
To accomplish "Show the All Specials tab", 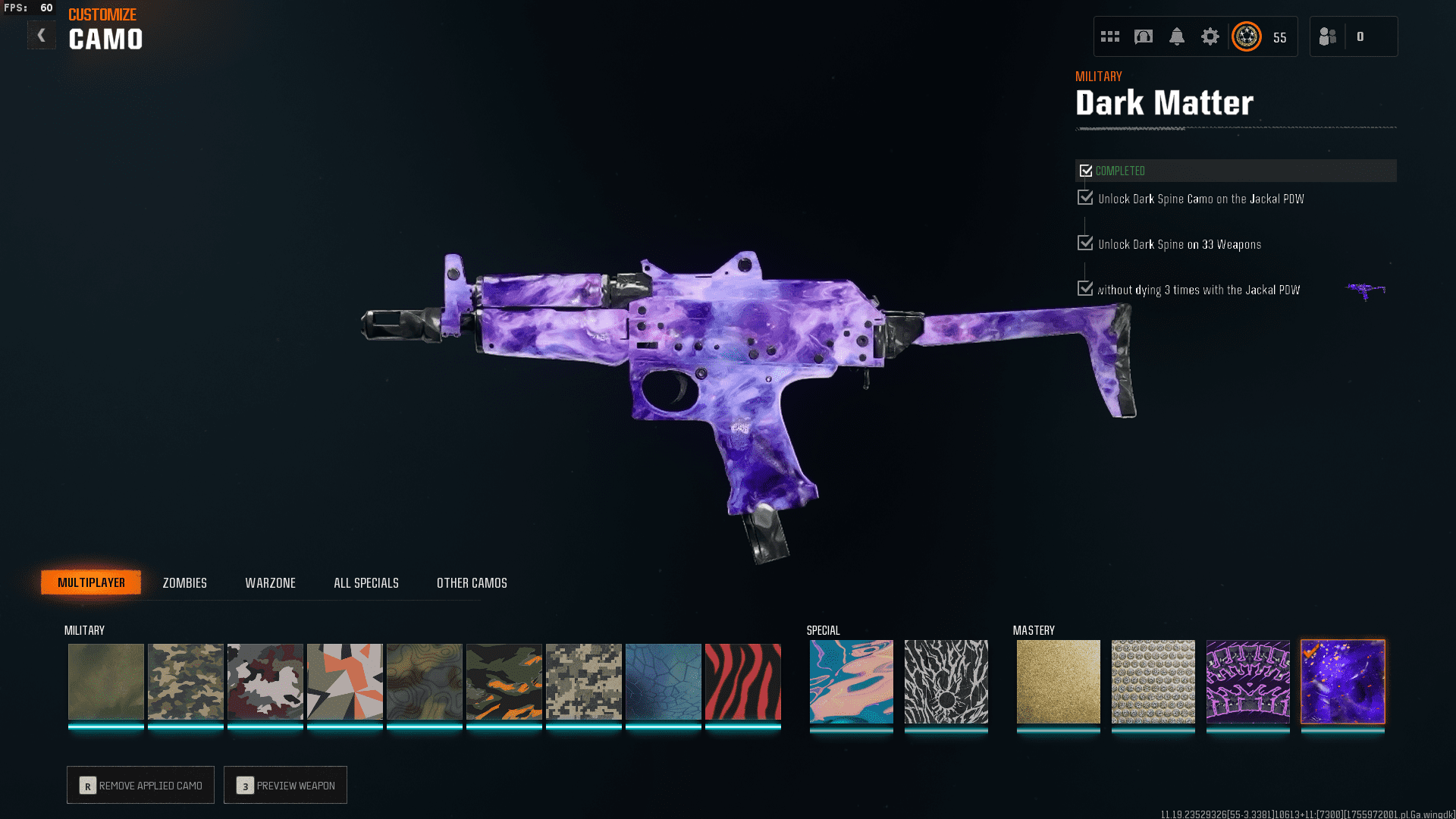I will coord(366,582).
